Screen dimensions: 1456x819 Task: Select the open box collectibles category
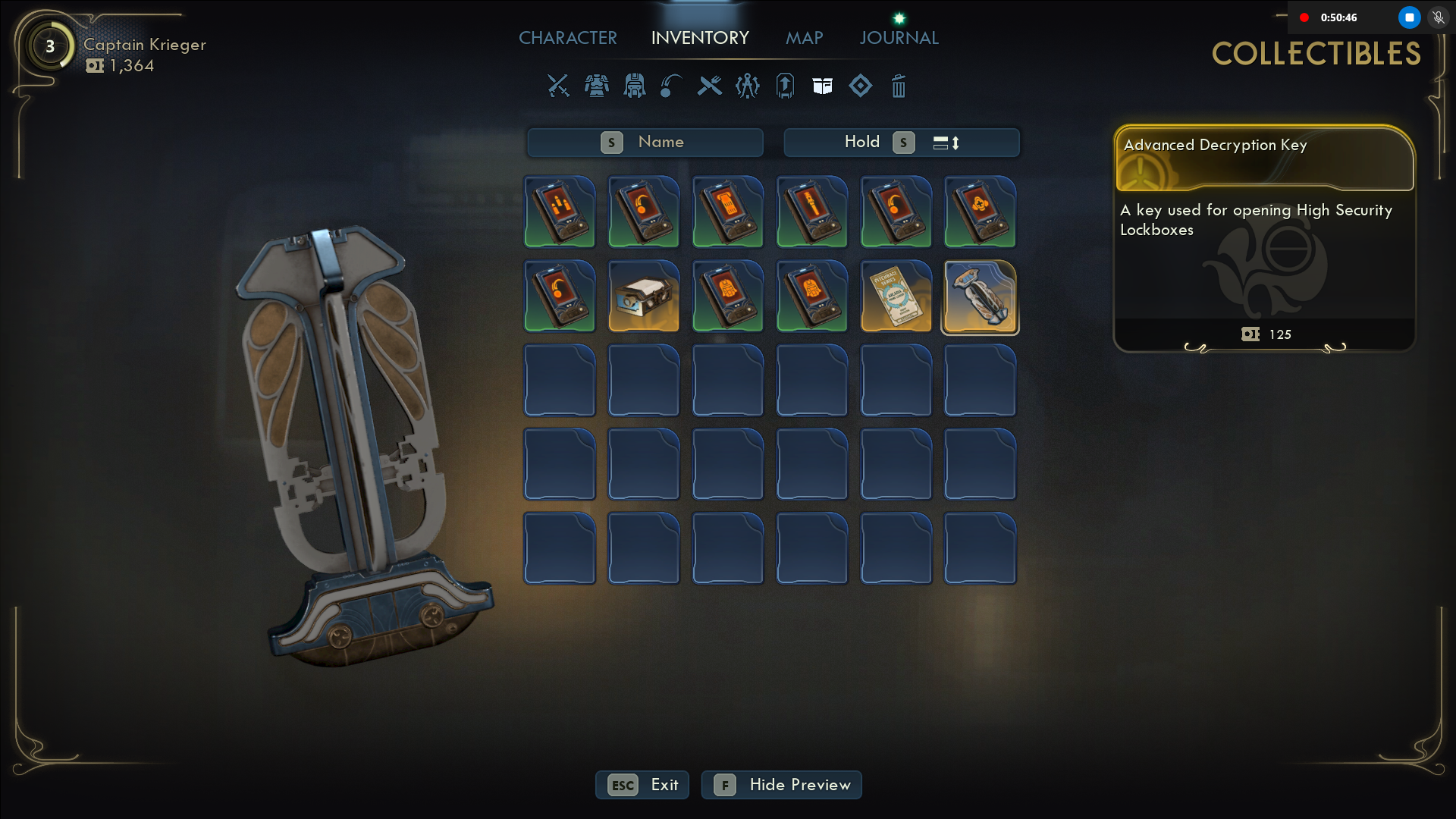(x=823, y=86)
